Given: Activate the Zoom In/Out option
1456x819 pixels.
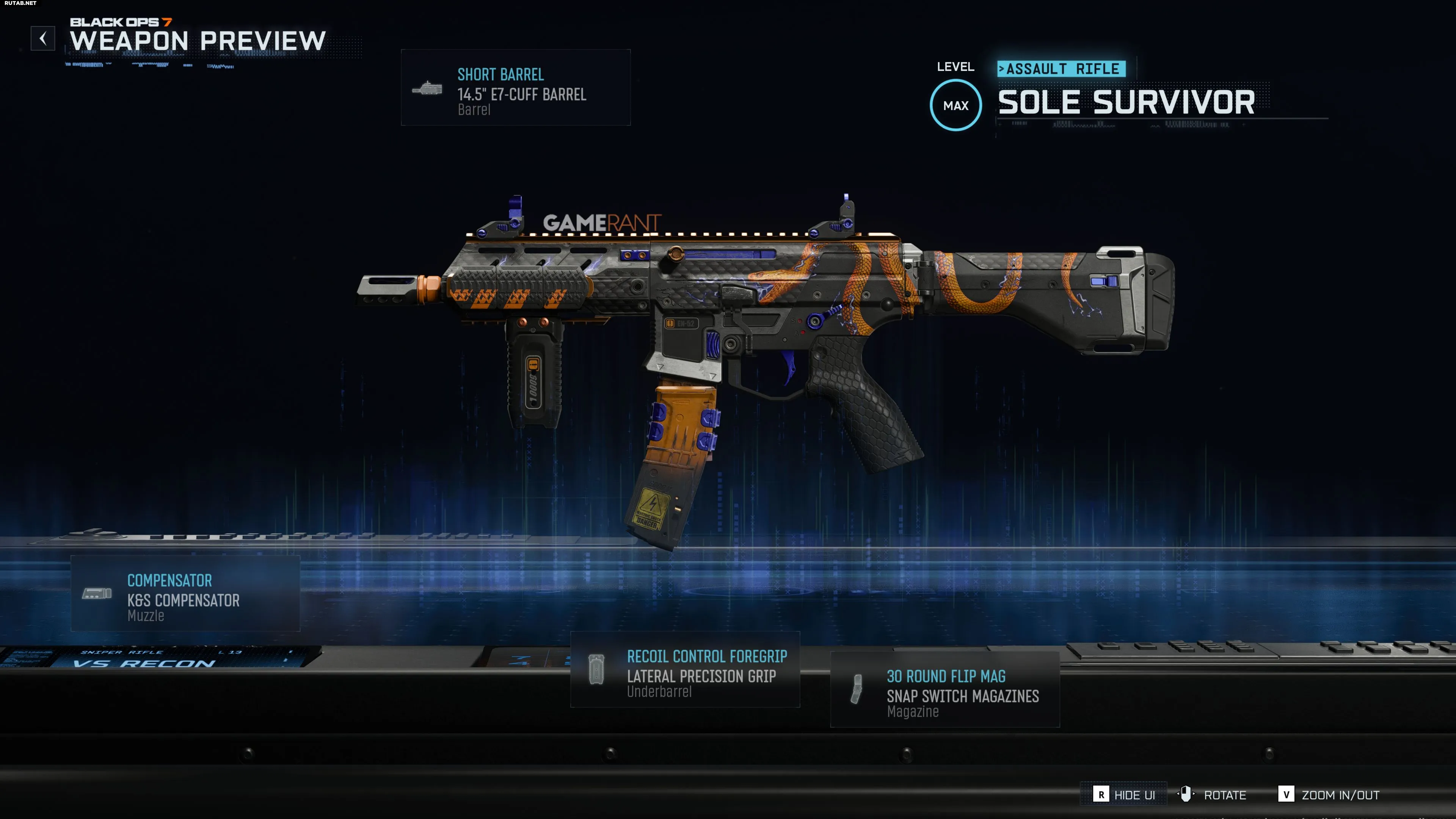Looking at the screenshot, I should [x=1329, y=795].
